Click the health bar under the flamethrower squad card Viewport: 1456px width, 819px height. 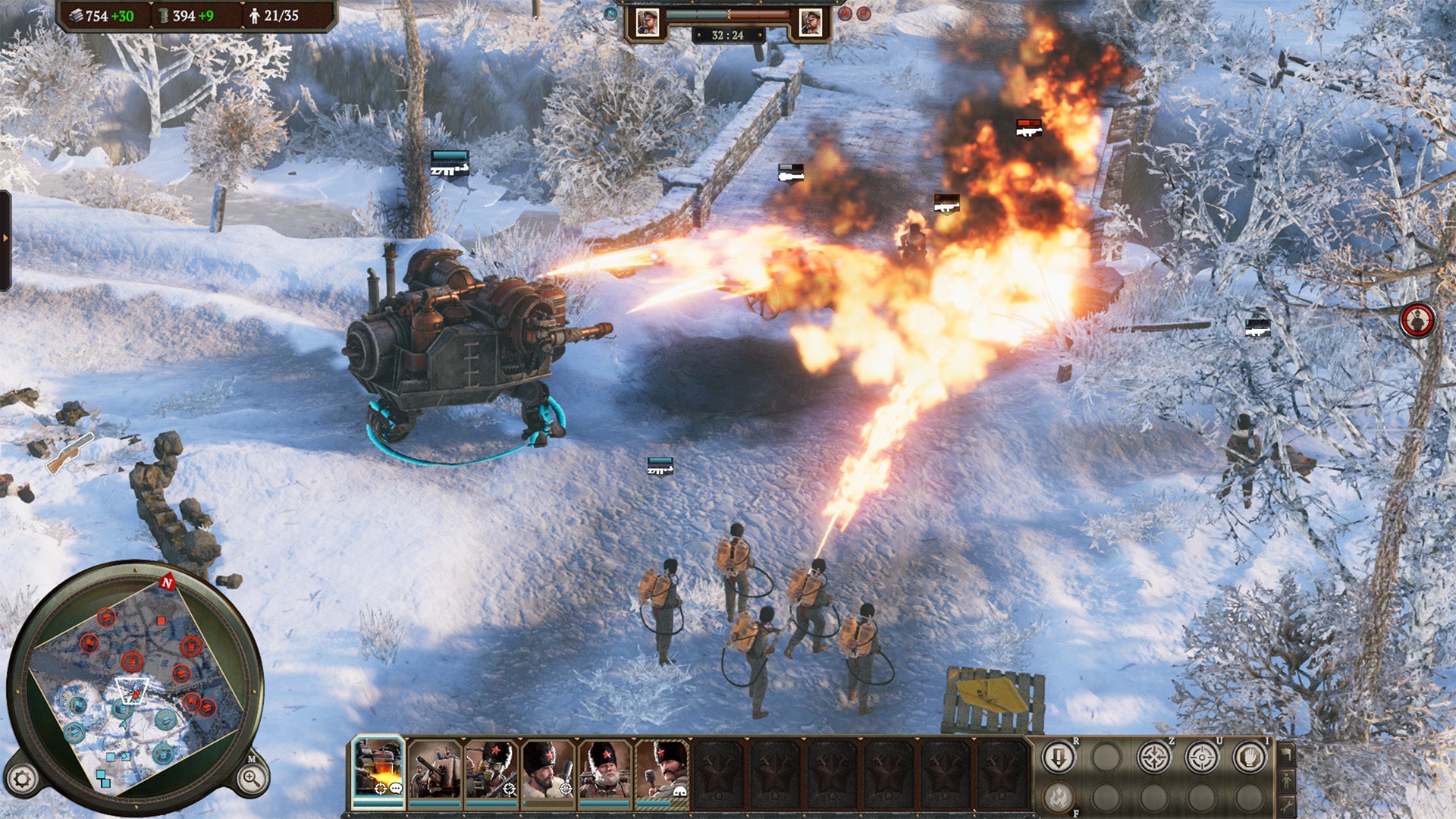pyautogui.click(x=377, y=803)
